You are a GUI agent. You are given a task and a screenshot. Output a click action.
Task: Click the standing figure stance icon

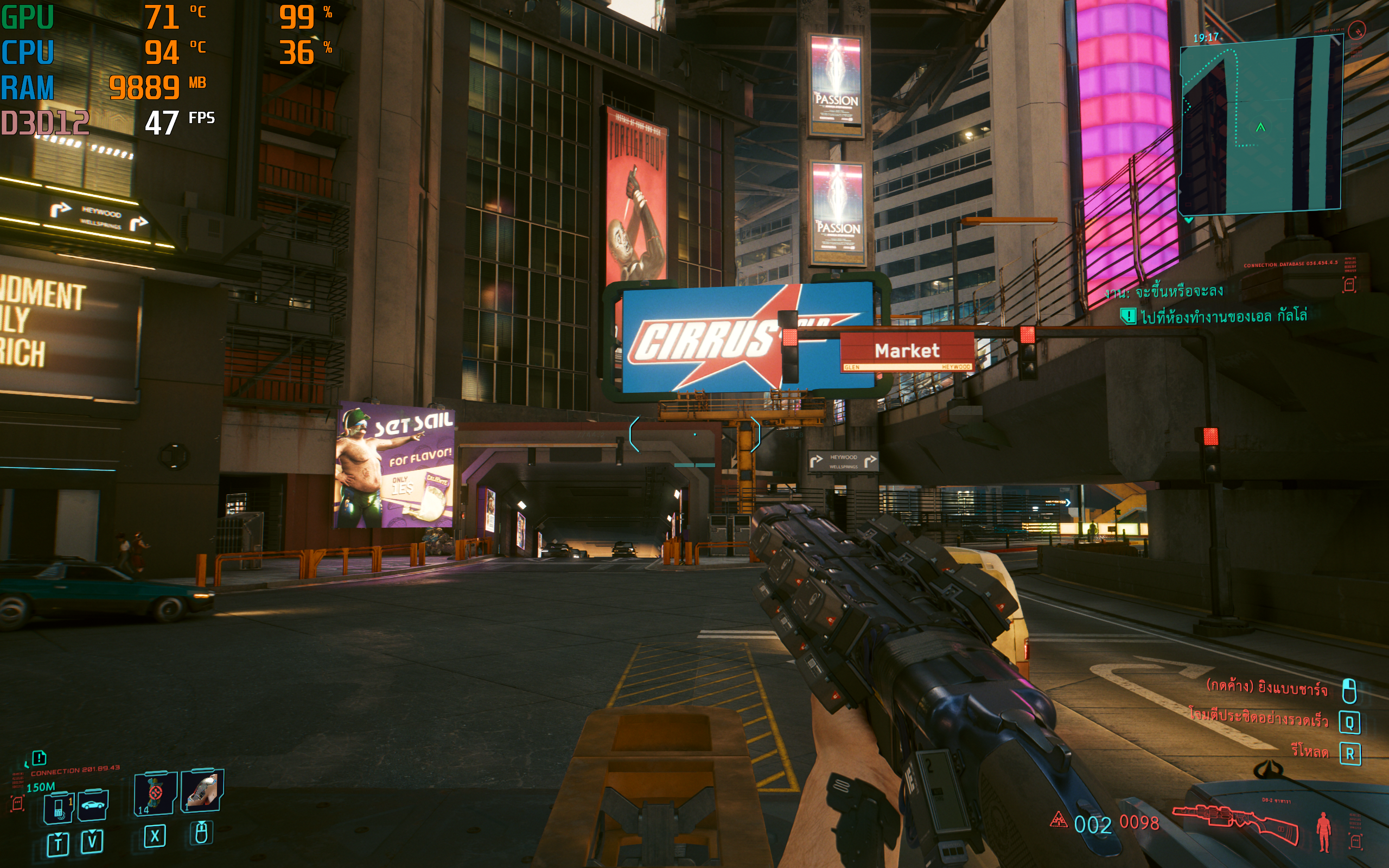(x=1323, y=830)
